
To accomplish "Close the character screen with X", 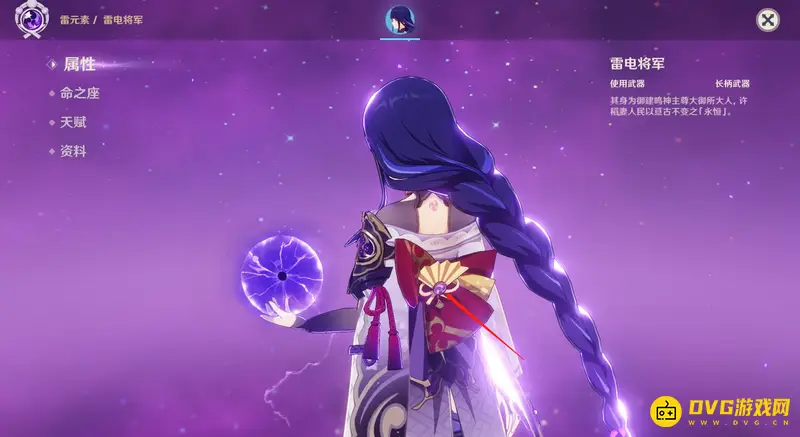I will click(767, 20).
